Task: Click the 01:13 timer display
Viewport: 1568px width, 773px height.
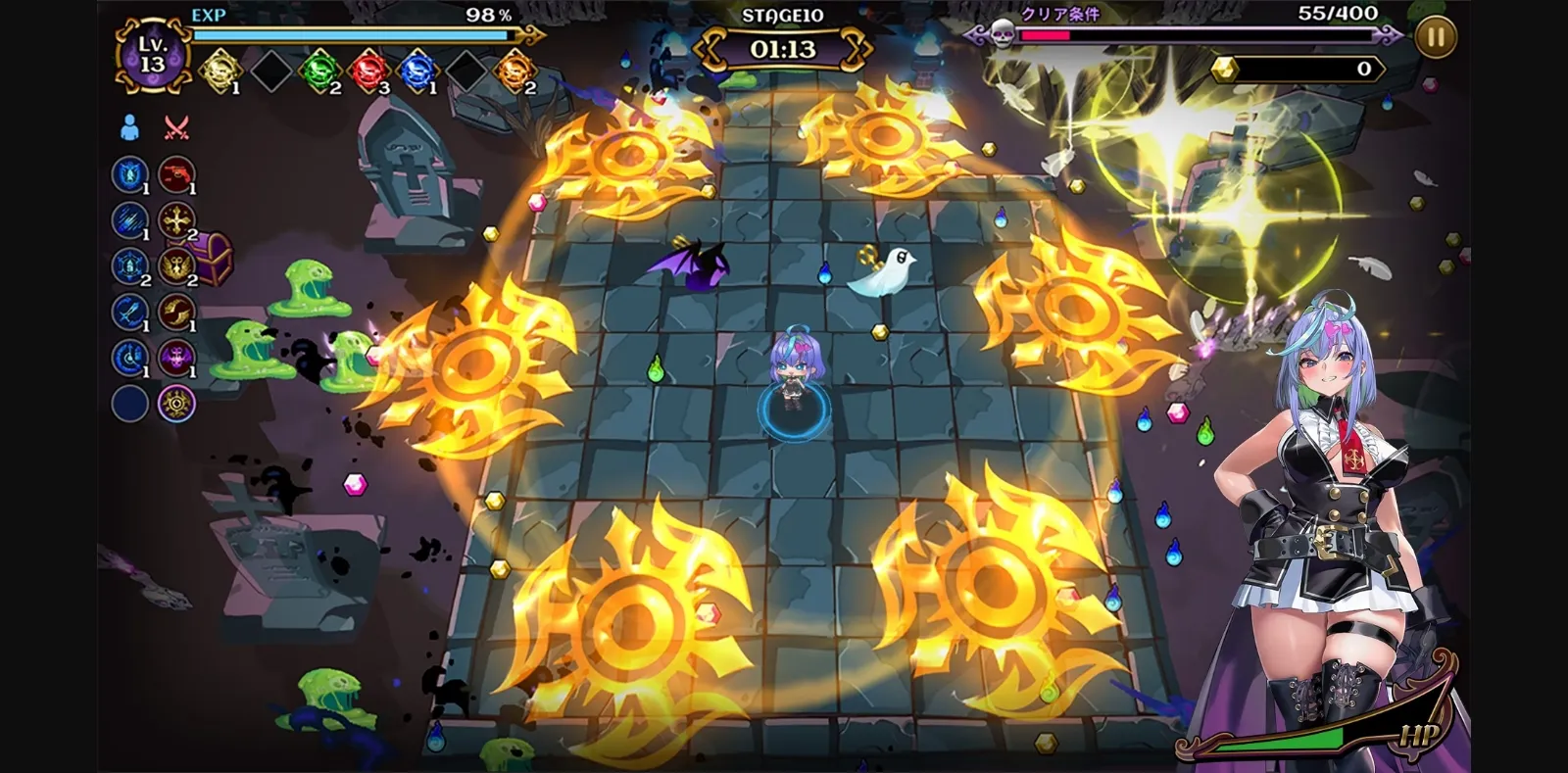Action: 784,47
